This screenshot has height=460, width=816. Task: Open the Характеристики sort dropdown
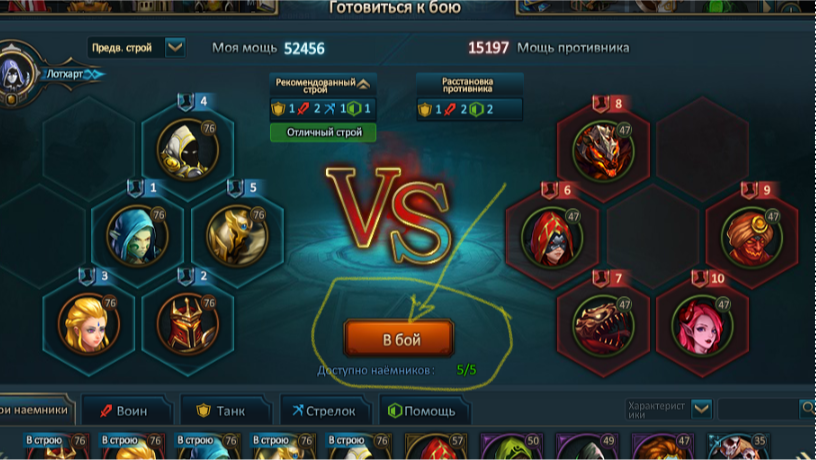click(x=702, y=408)
